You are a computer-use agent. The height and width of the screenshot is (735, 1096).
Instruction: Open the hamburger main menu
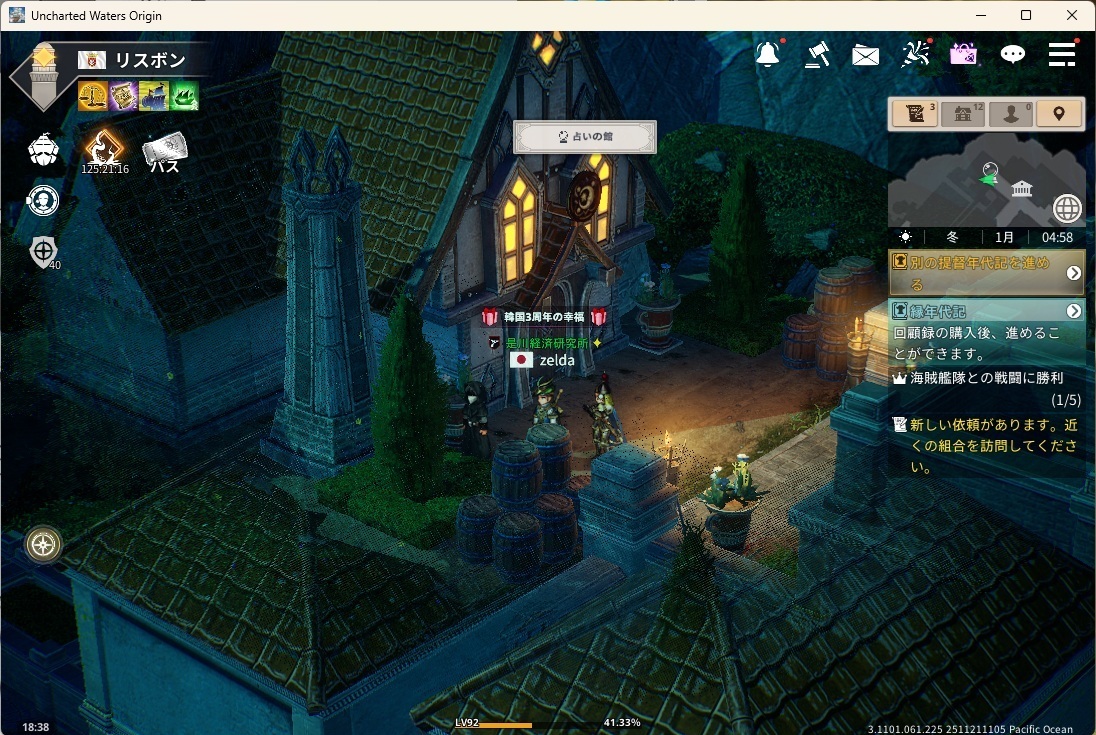click(1062, 55)
